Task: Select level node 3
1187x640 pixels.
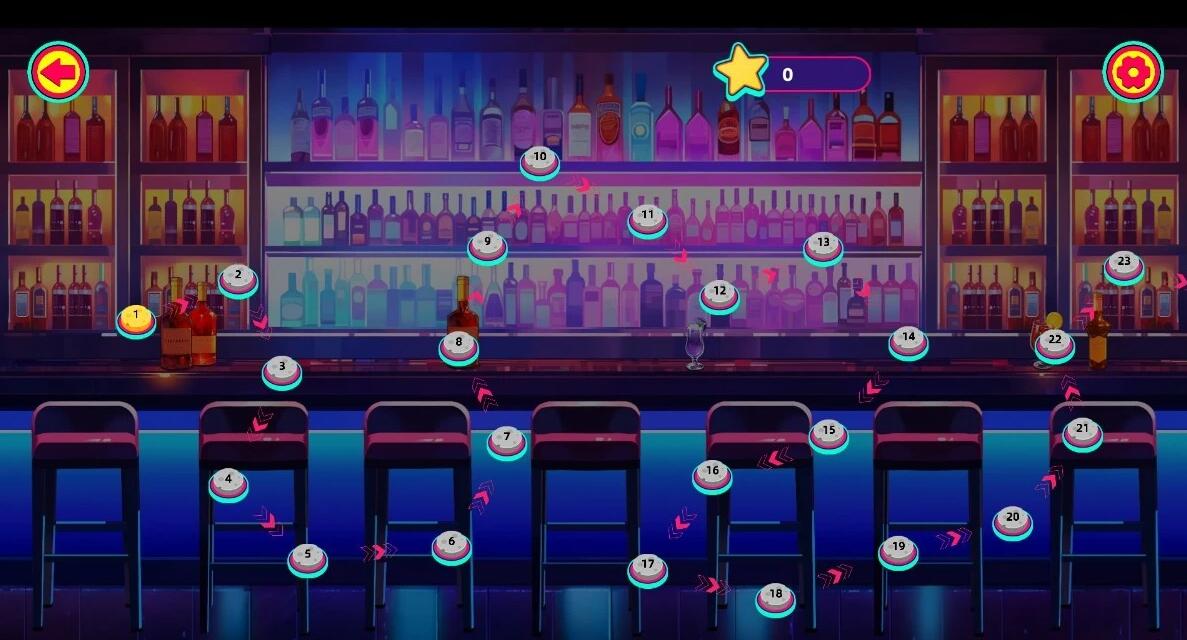Action: tap(282, 371)
